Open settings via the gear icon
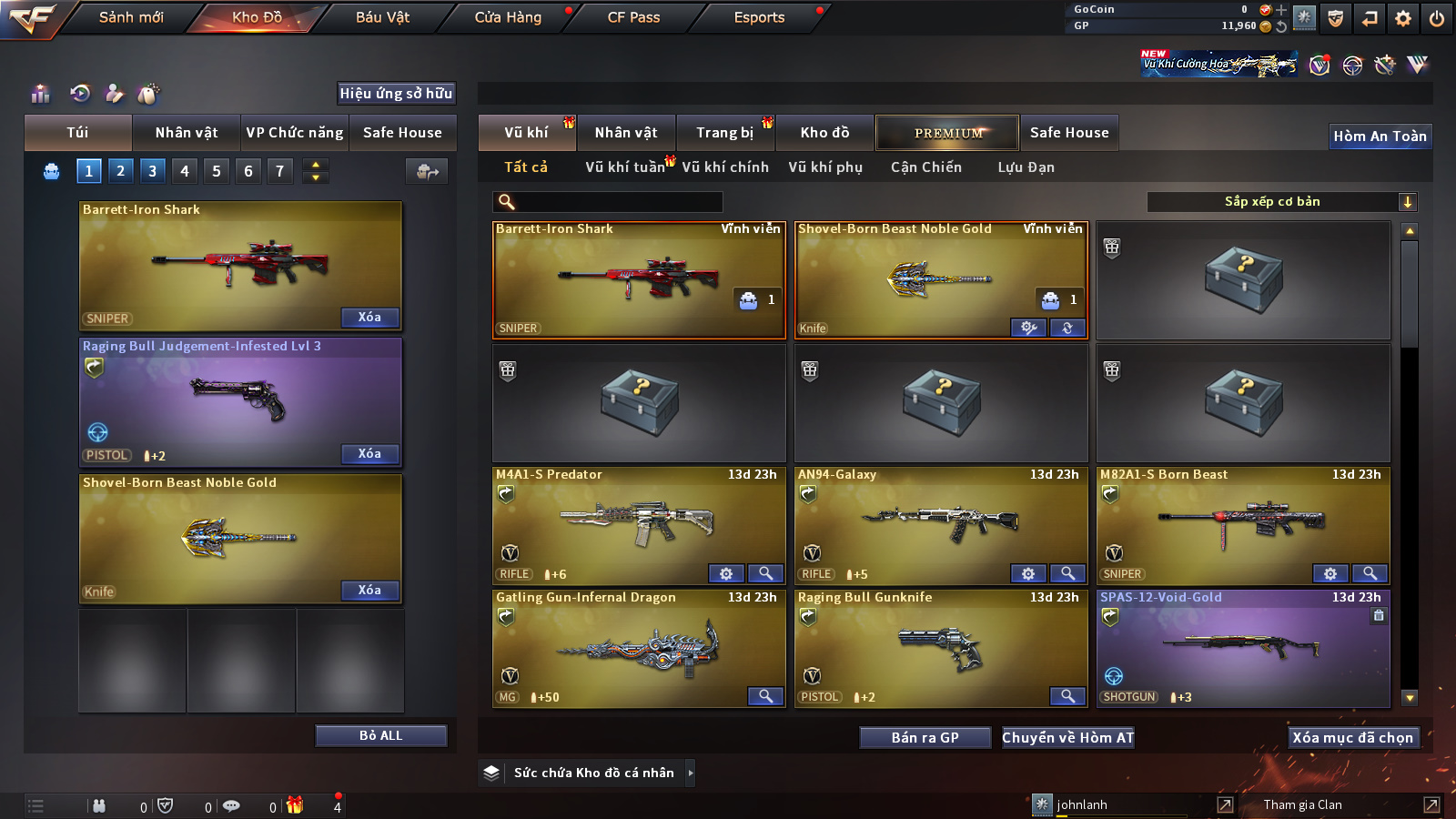This screenshot has height=819, width=1456. (x=1403, y=18)
